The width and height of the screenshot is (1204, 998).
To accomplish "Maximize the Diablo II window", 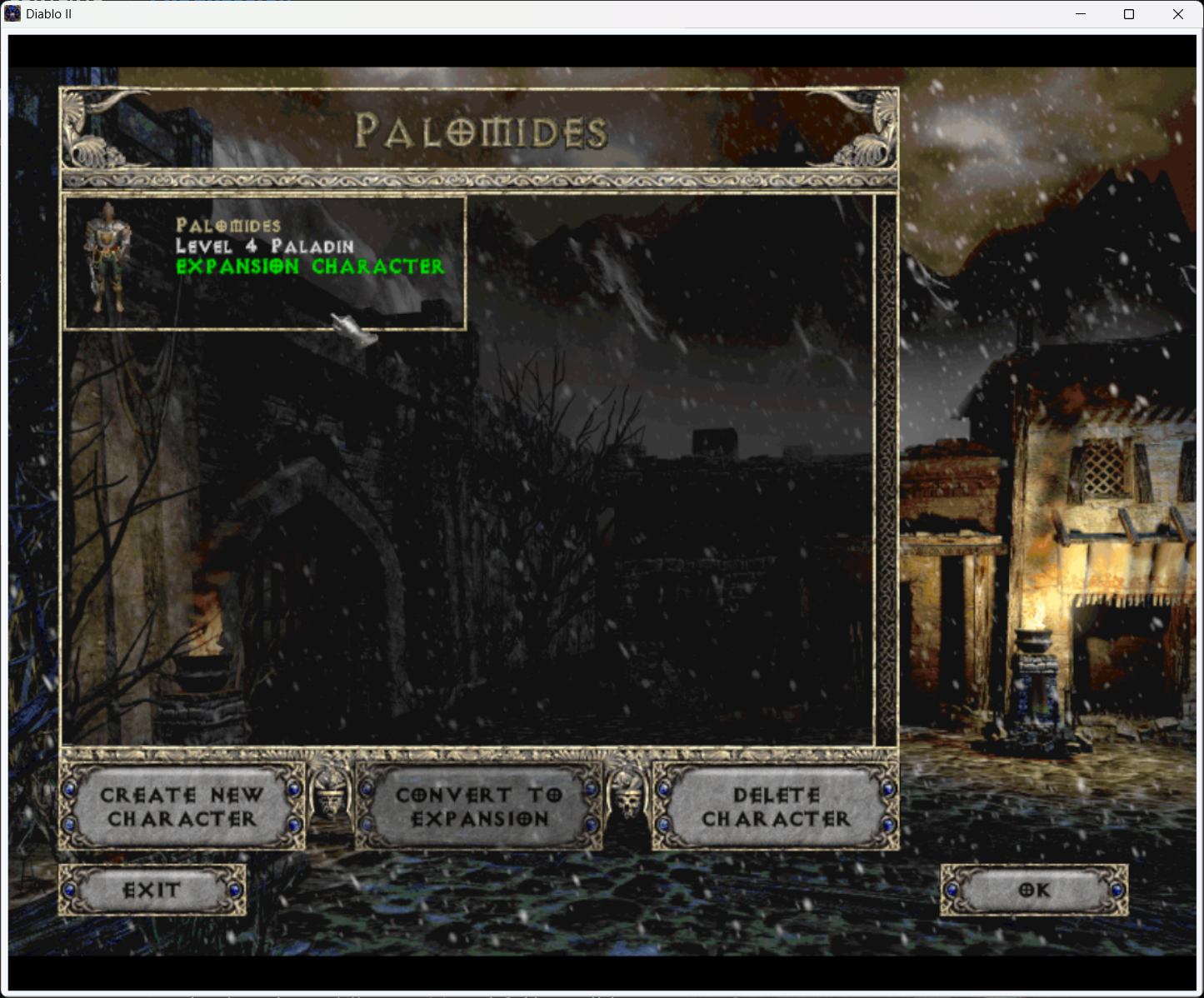I will tap(1129, 14).
